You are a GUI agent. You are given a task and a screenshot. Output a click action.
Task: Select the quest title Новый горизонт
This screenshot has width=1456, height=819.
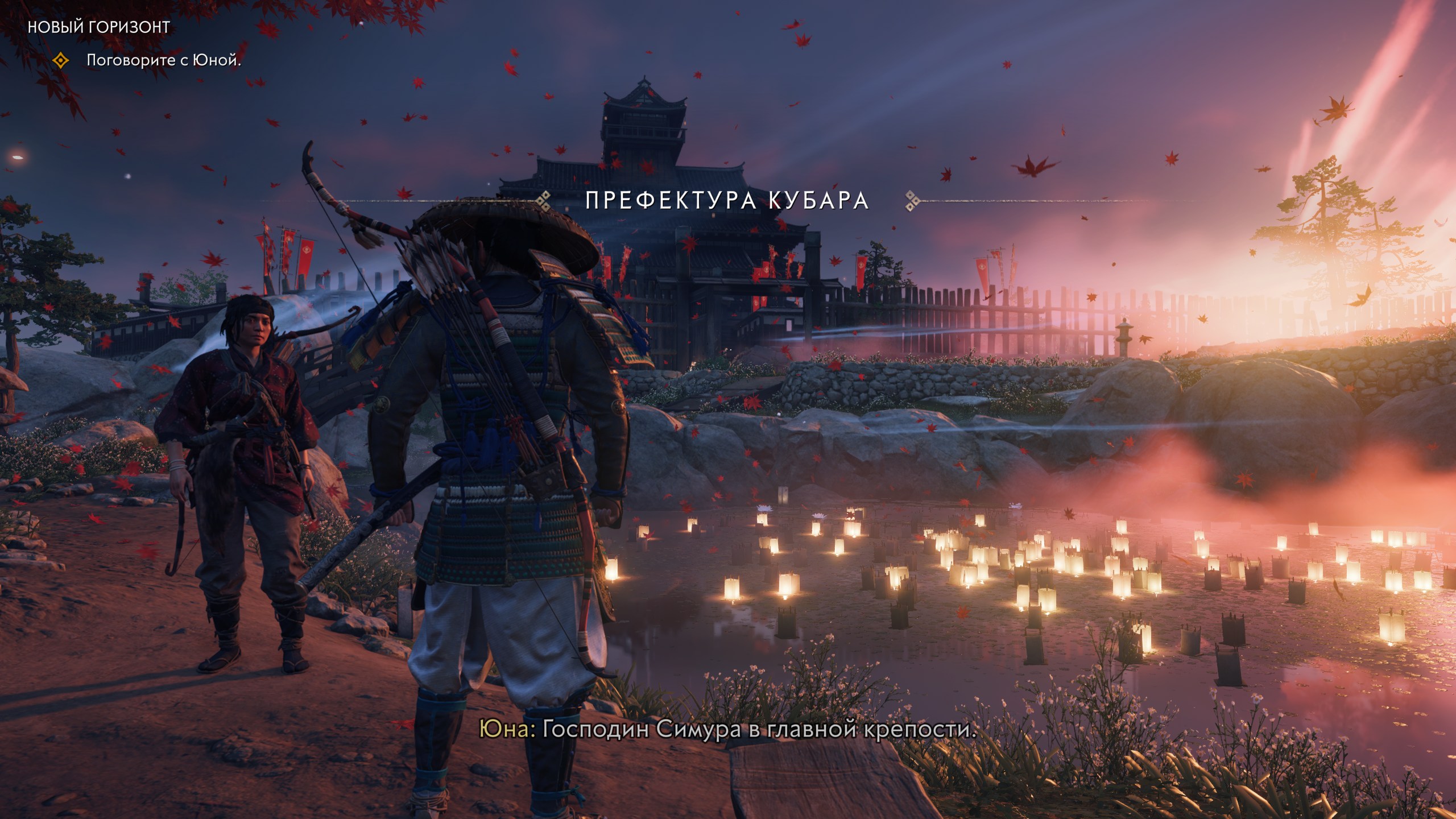click(x=98, y=27)
